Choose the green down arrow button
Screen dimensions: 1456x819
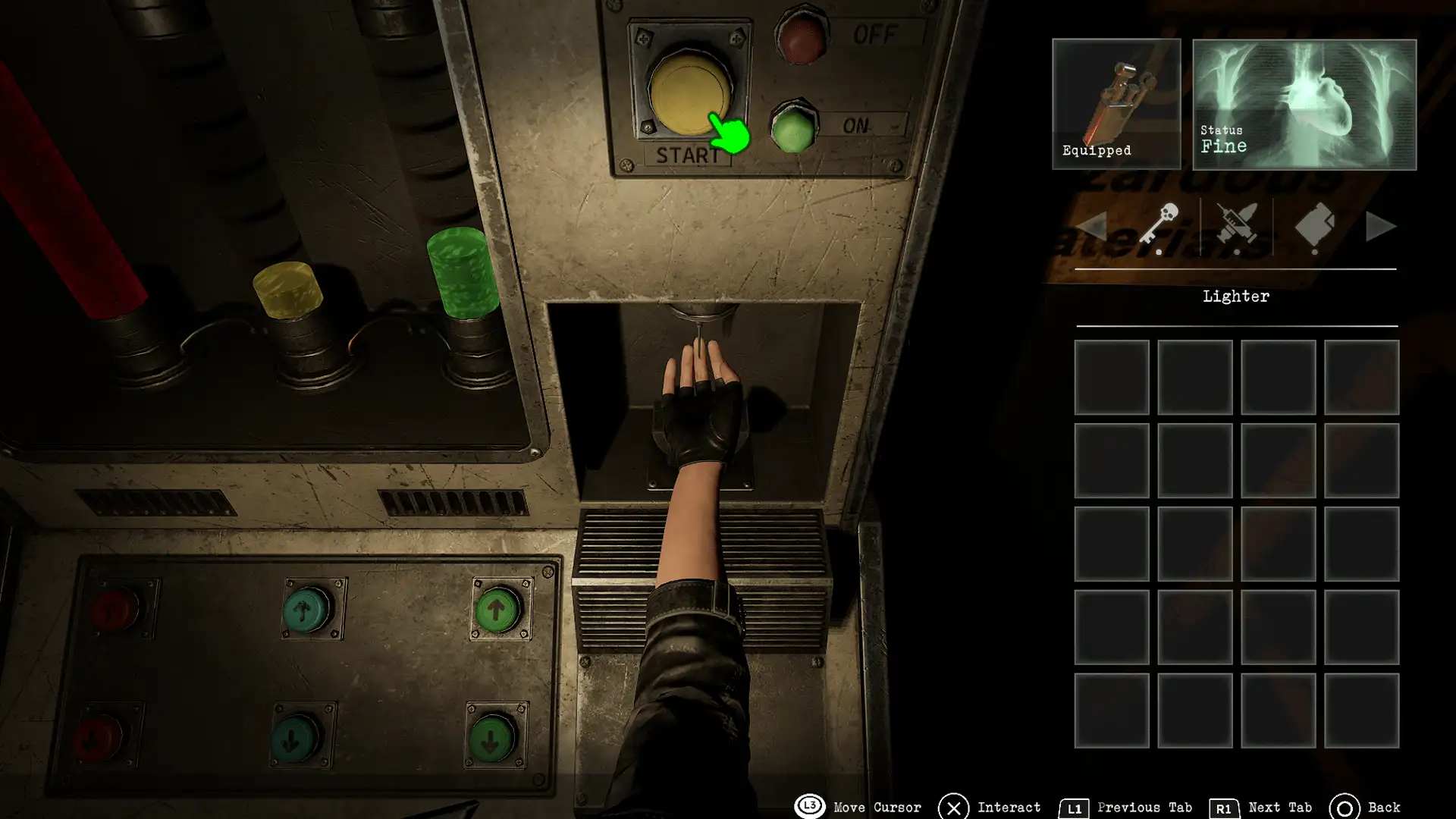pos(491,737)
